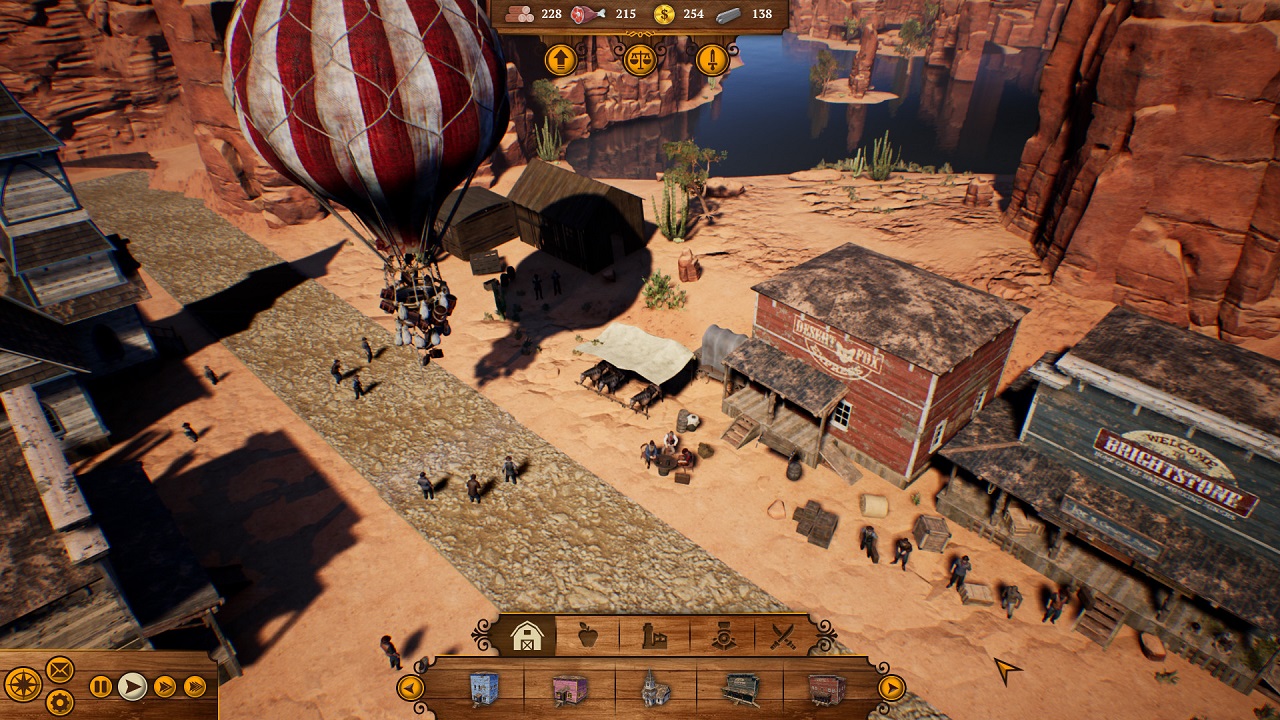The width and height of the screenshot is (1280, 720).
Task: Open the gear settings button
Action: click(x=60, y=702)
